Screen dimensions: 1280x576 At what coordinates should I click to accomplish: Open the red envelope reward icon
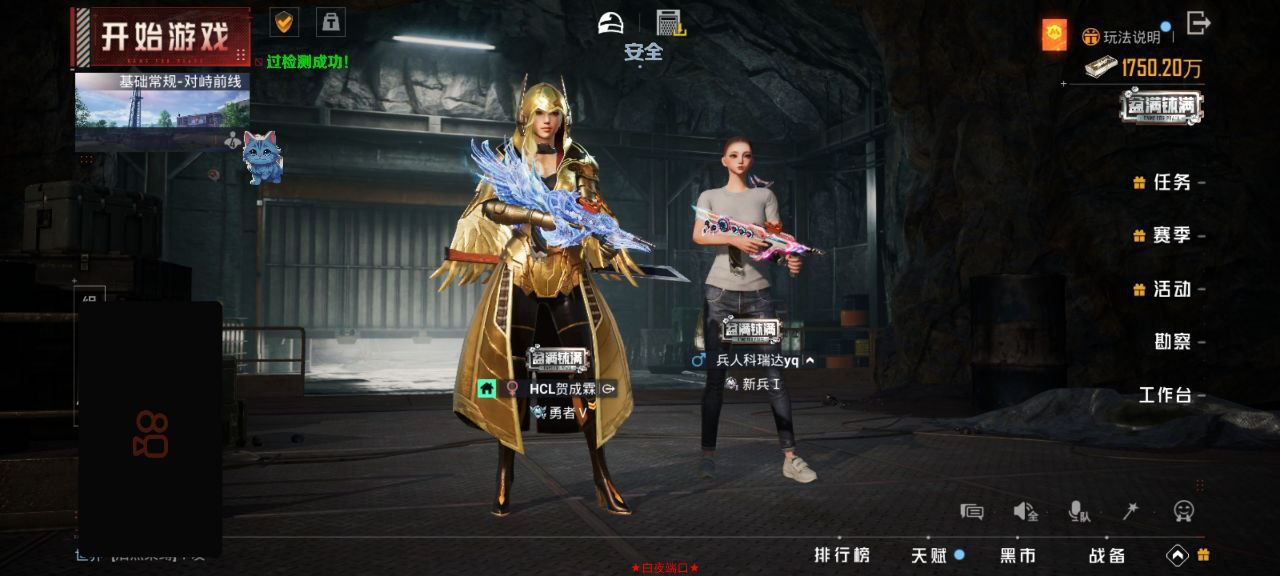[1054, 35]
